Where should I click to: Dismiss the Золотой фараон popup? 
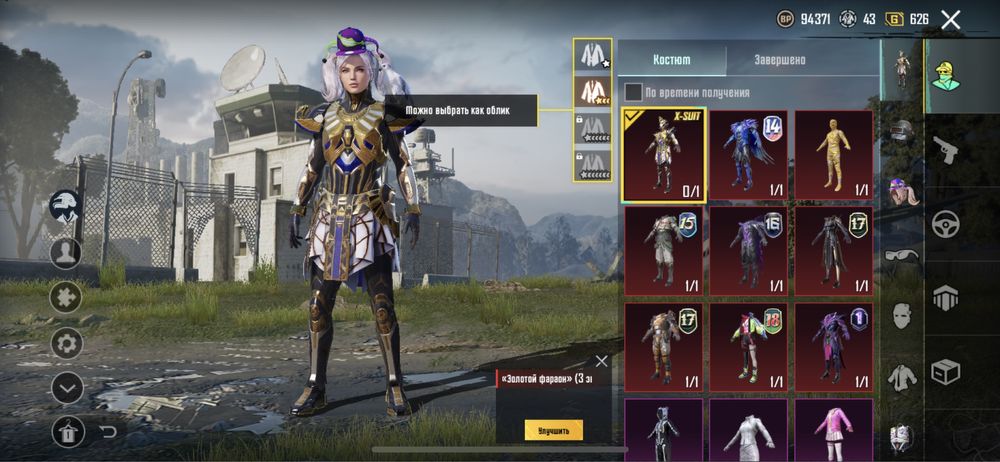click(x=601, y=361)
